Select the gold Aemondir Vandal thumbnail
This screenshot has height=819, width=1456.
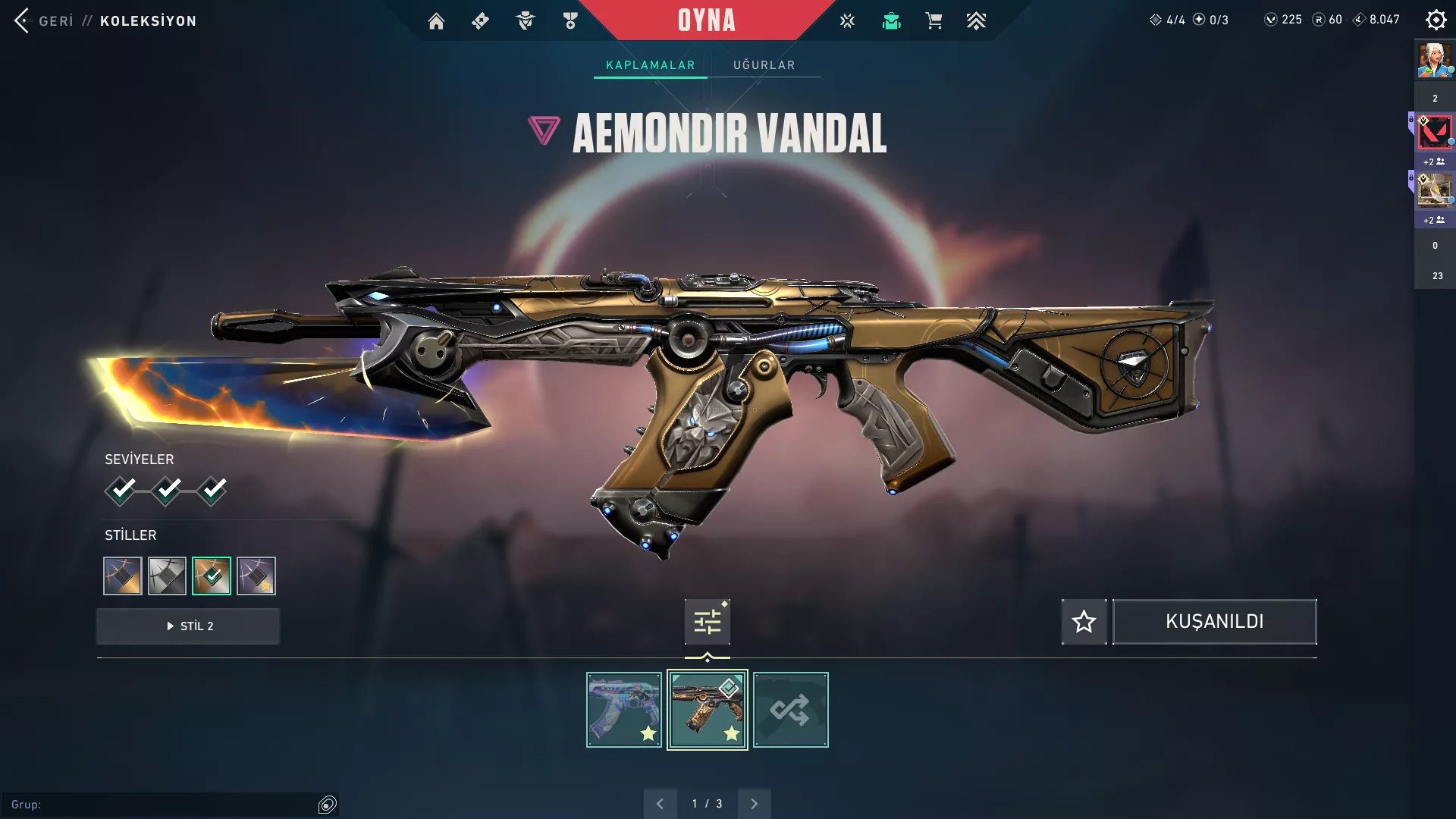(x=707, y=710)
